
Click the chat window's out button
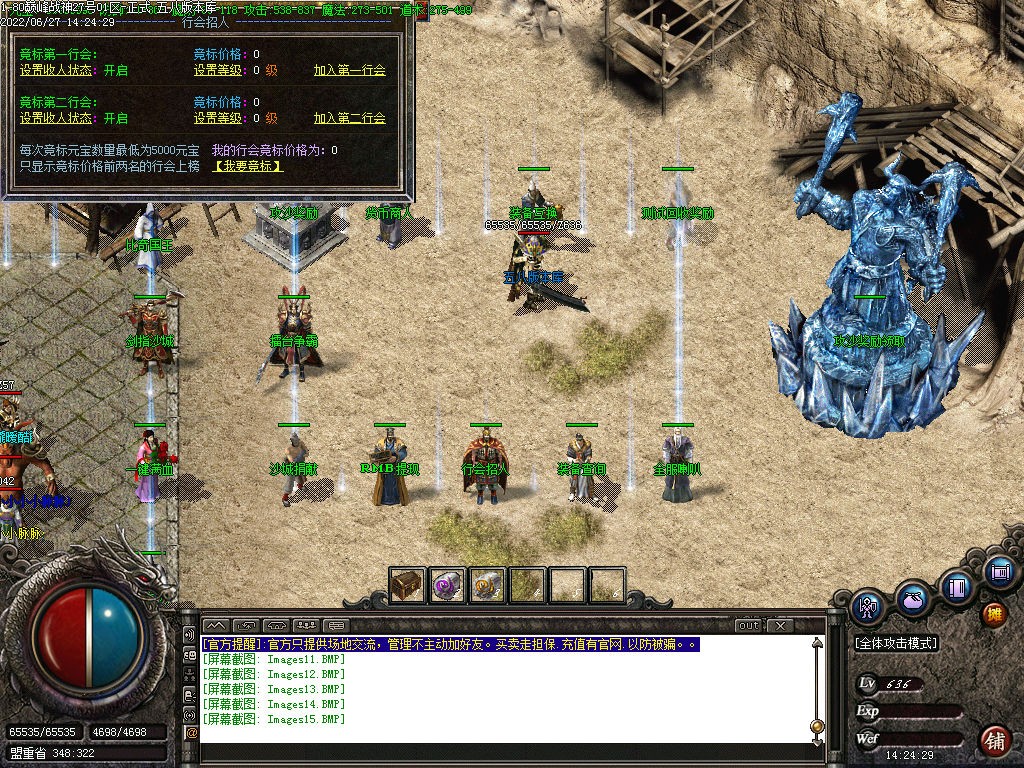tap(748, 626)
